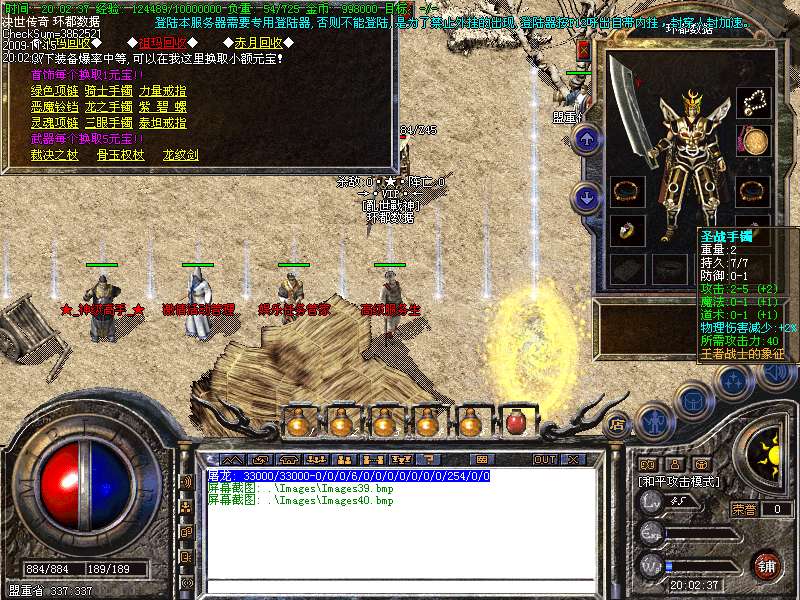Click the up-arrow button beside the equipment panel
This screenshot has height=600, width=800.
point(588,138)
